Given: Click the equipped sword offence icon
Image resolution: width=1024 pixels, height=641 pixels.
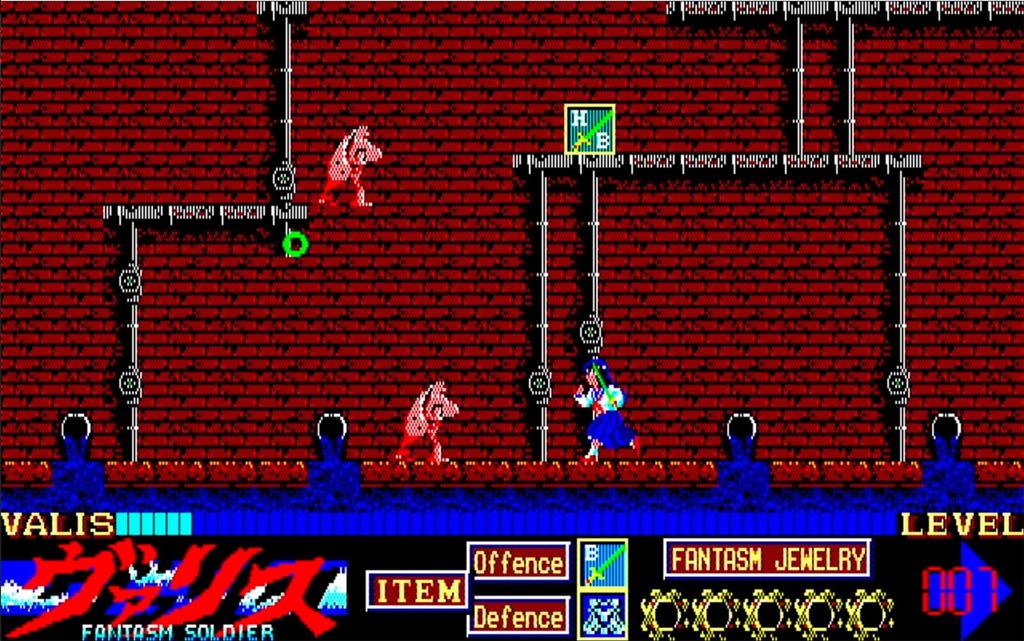Looking at the screenshot, I should click(603, 563).
